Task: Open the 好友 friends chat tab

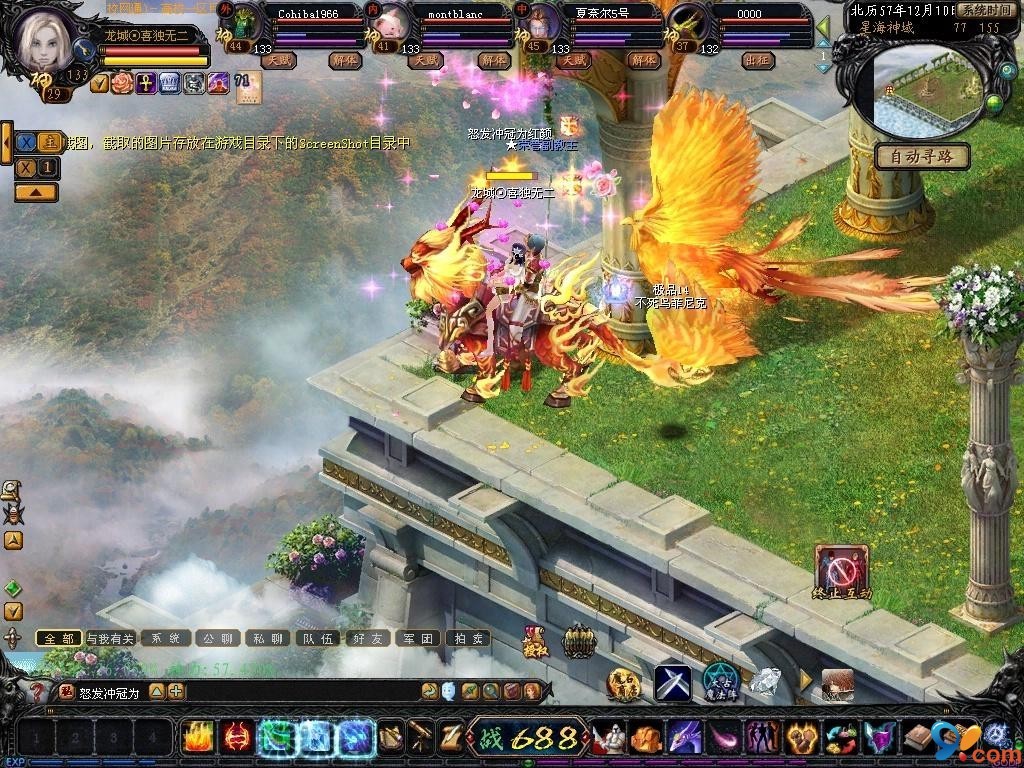Action: point(367,638)
